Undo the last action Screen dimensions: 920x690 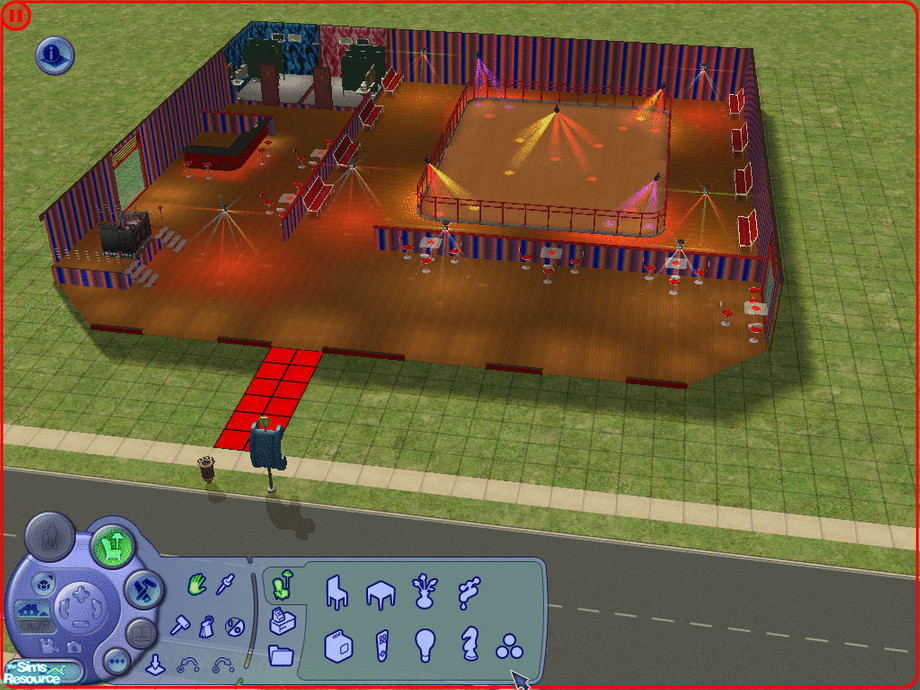(188, 663)
